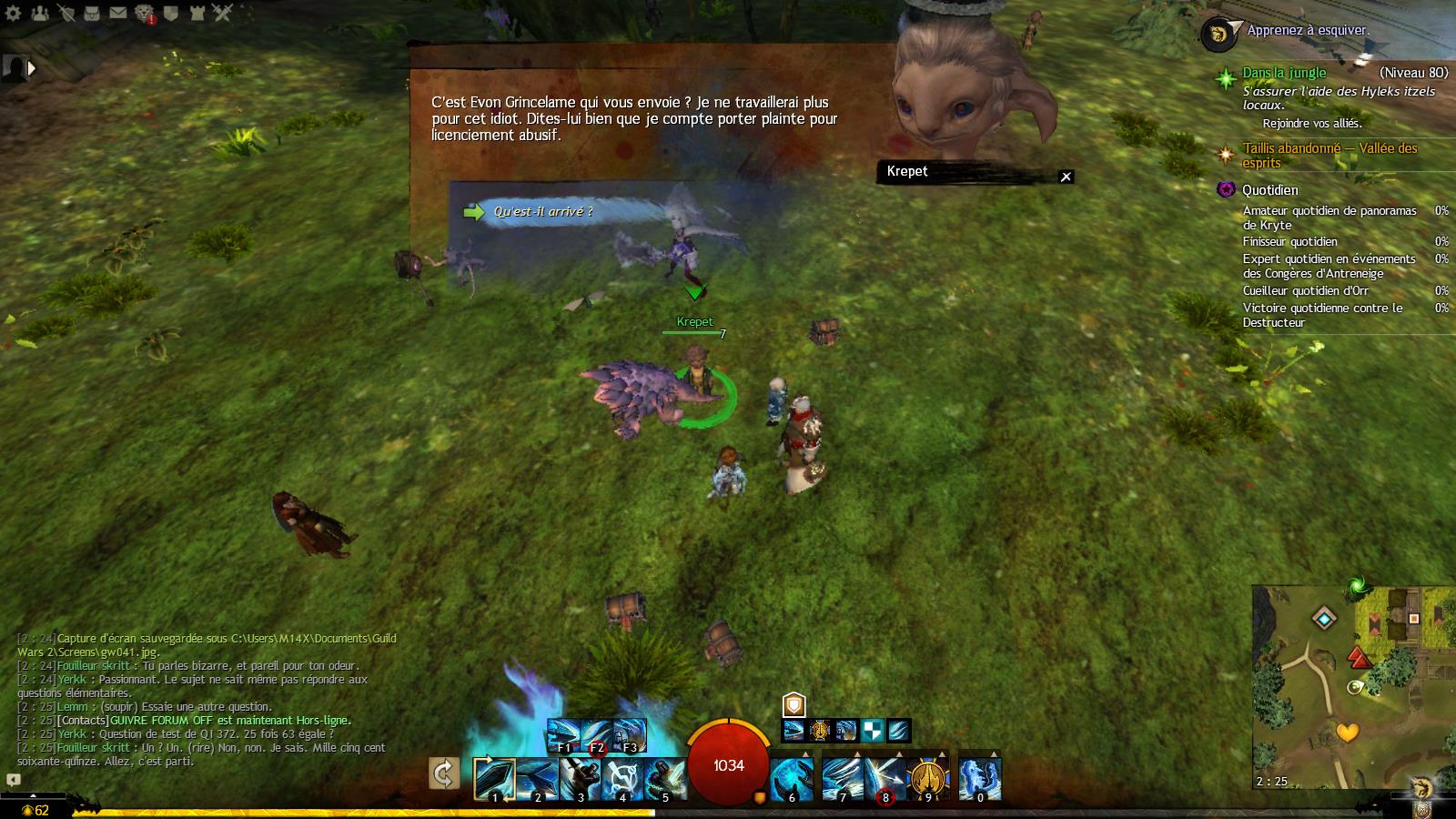This screenshot has width=1456, height=819.
Task: Close the Krepet dialogue window
Action: [1066, 177]
